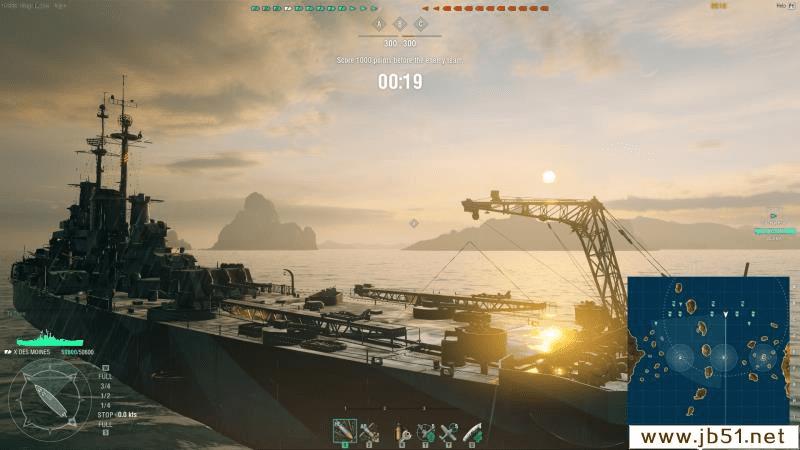The height and width of the screenshot is (450, 800).
Task: Use the last consumable on the bar
Action: (471, 432)
